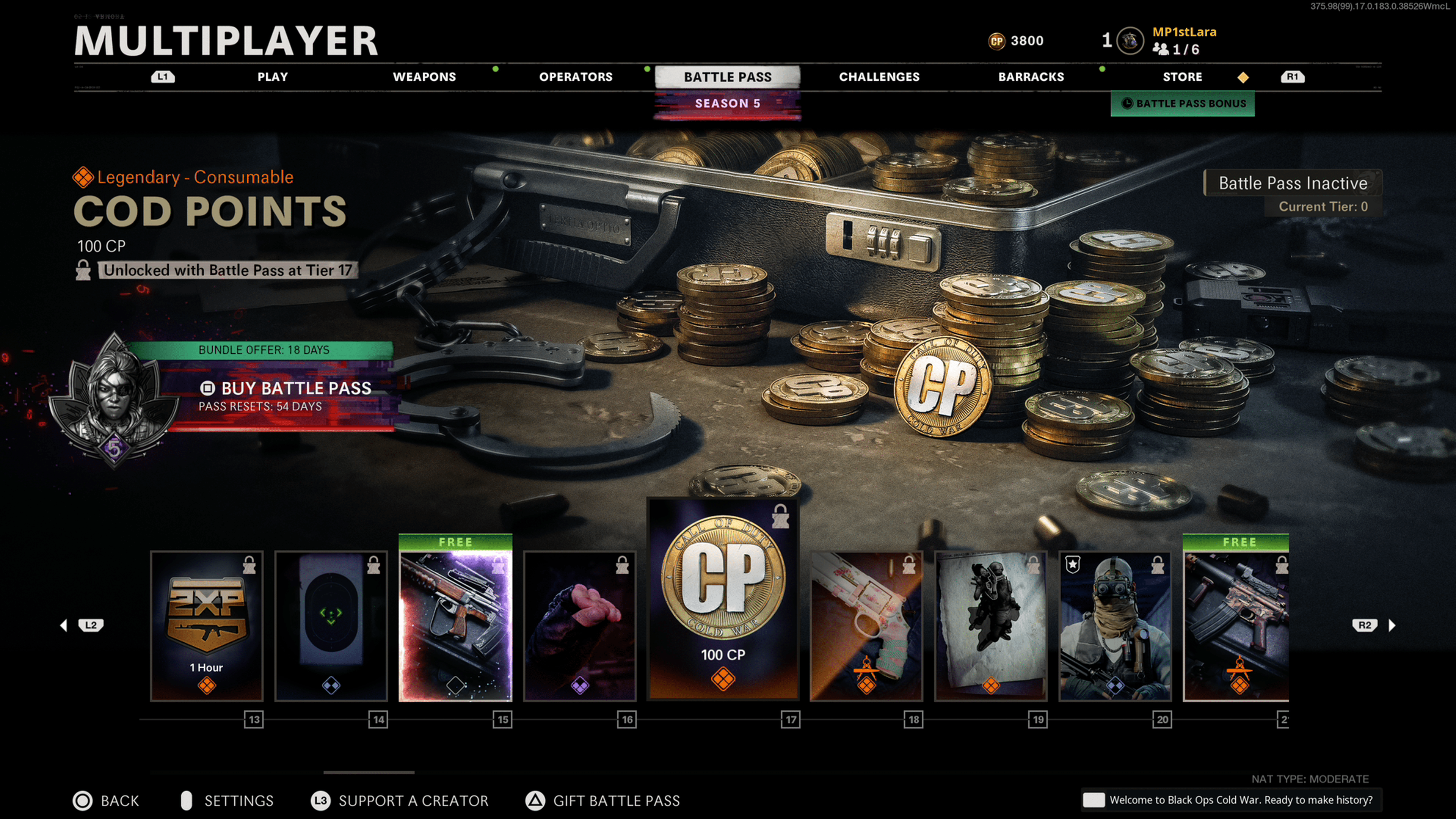Select the 2XP 1 Hour token tile
This screenshot has height=819, width=1456.
click(x=207, y=626)
